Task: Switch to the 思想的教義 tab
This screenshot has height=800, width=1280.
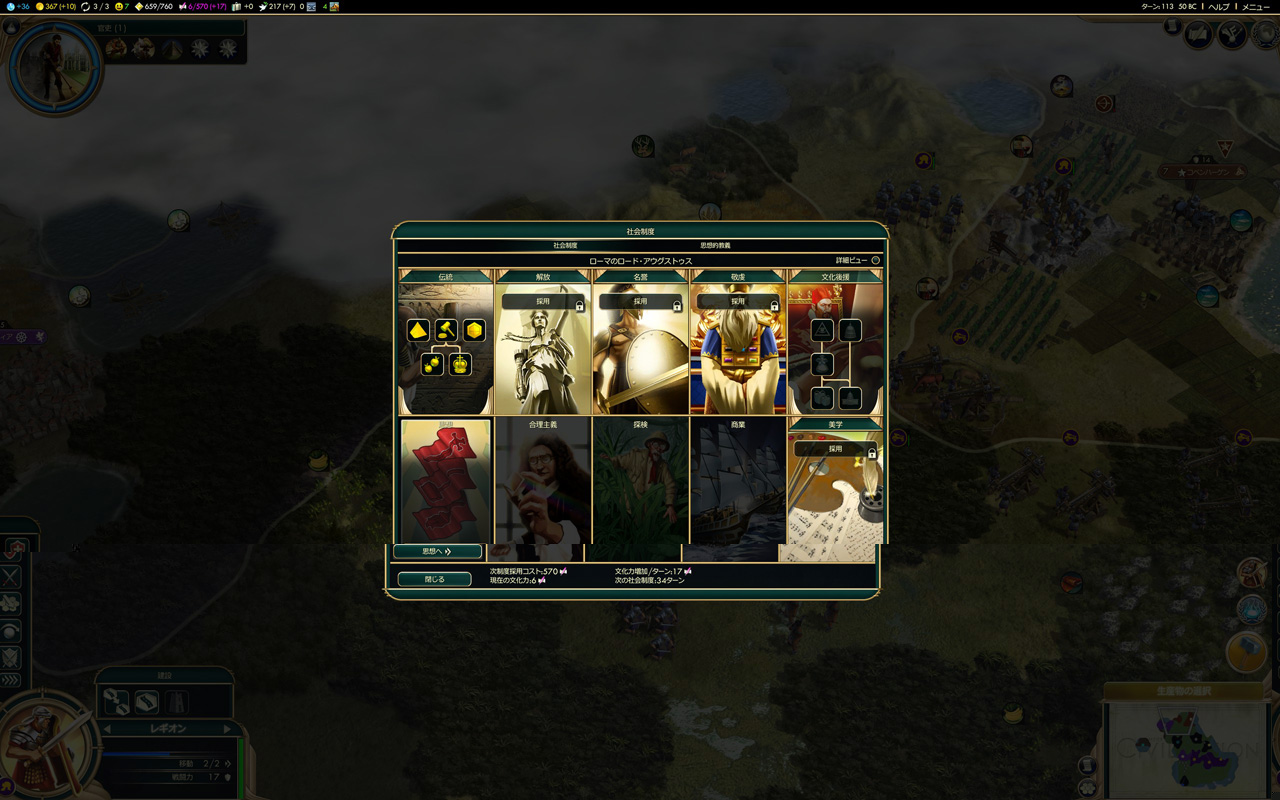Action: tap(715, 245)
